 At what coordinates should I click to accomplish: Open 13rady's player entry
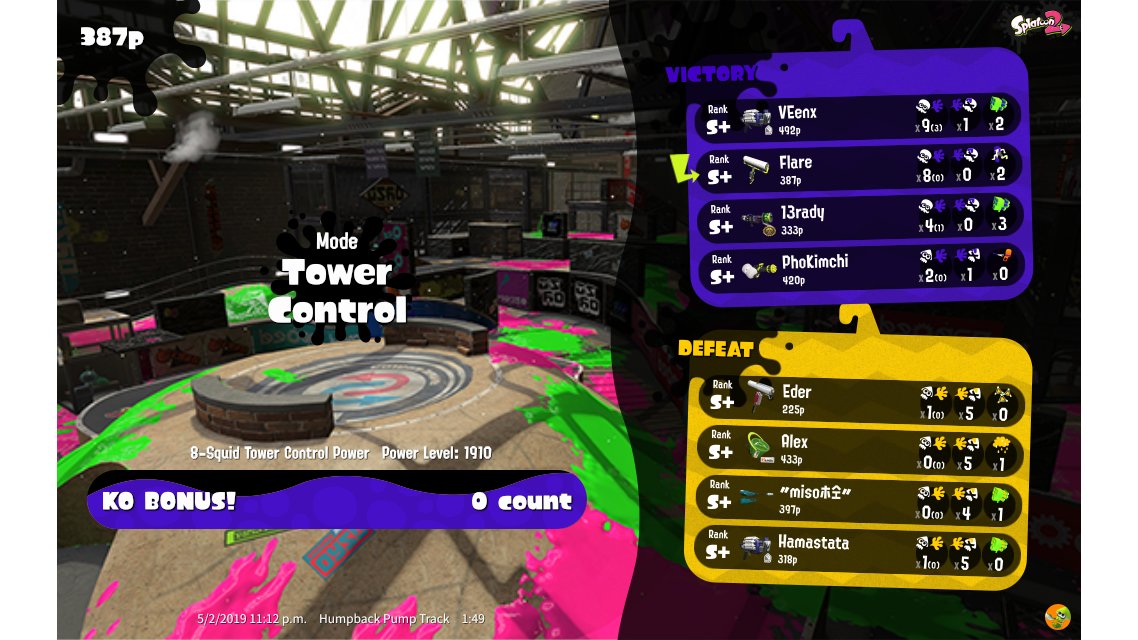coord(858,218)
